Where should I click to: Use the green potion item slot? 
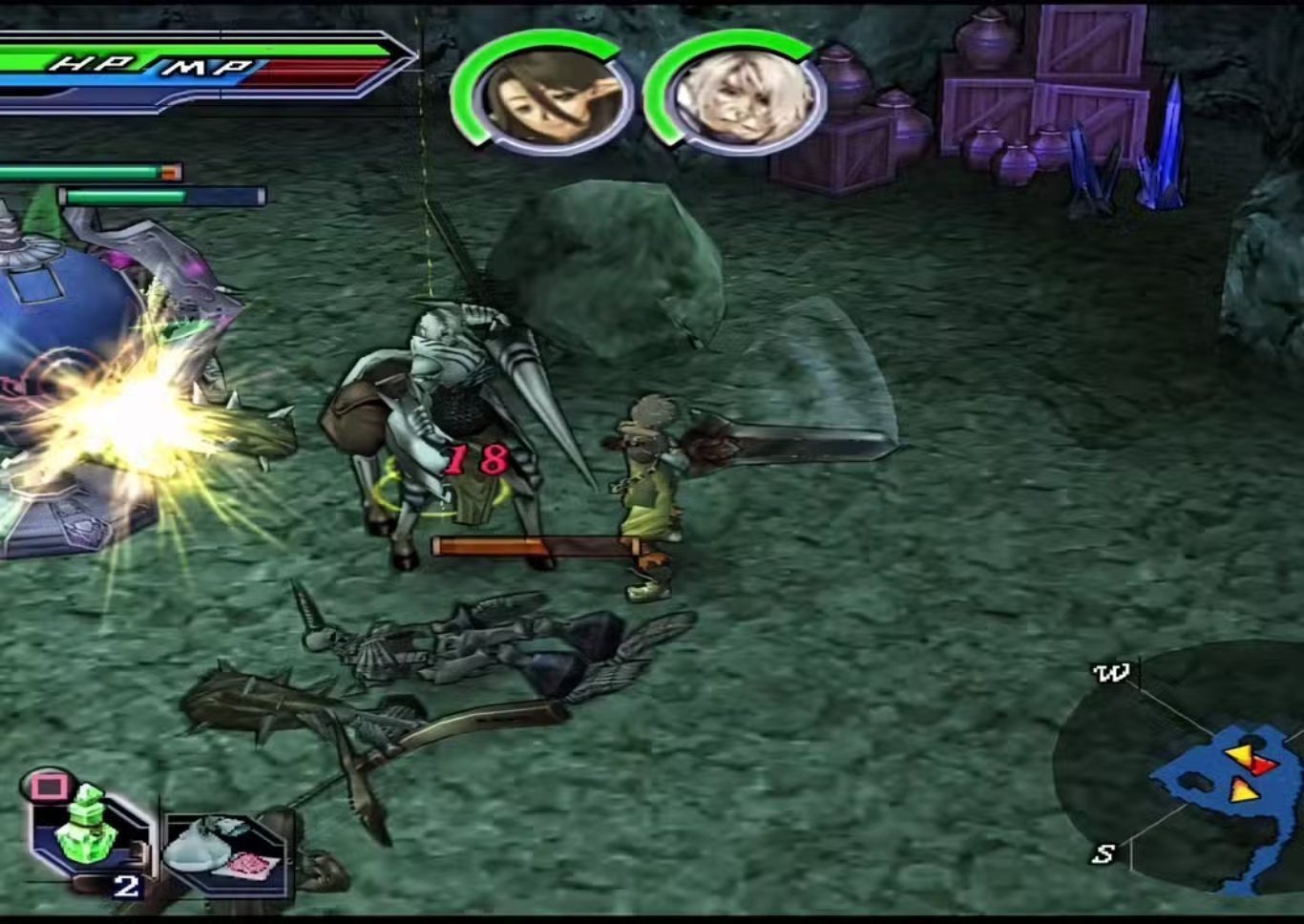click(x=87, y=829)
